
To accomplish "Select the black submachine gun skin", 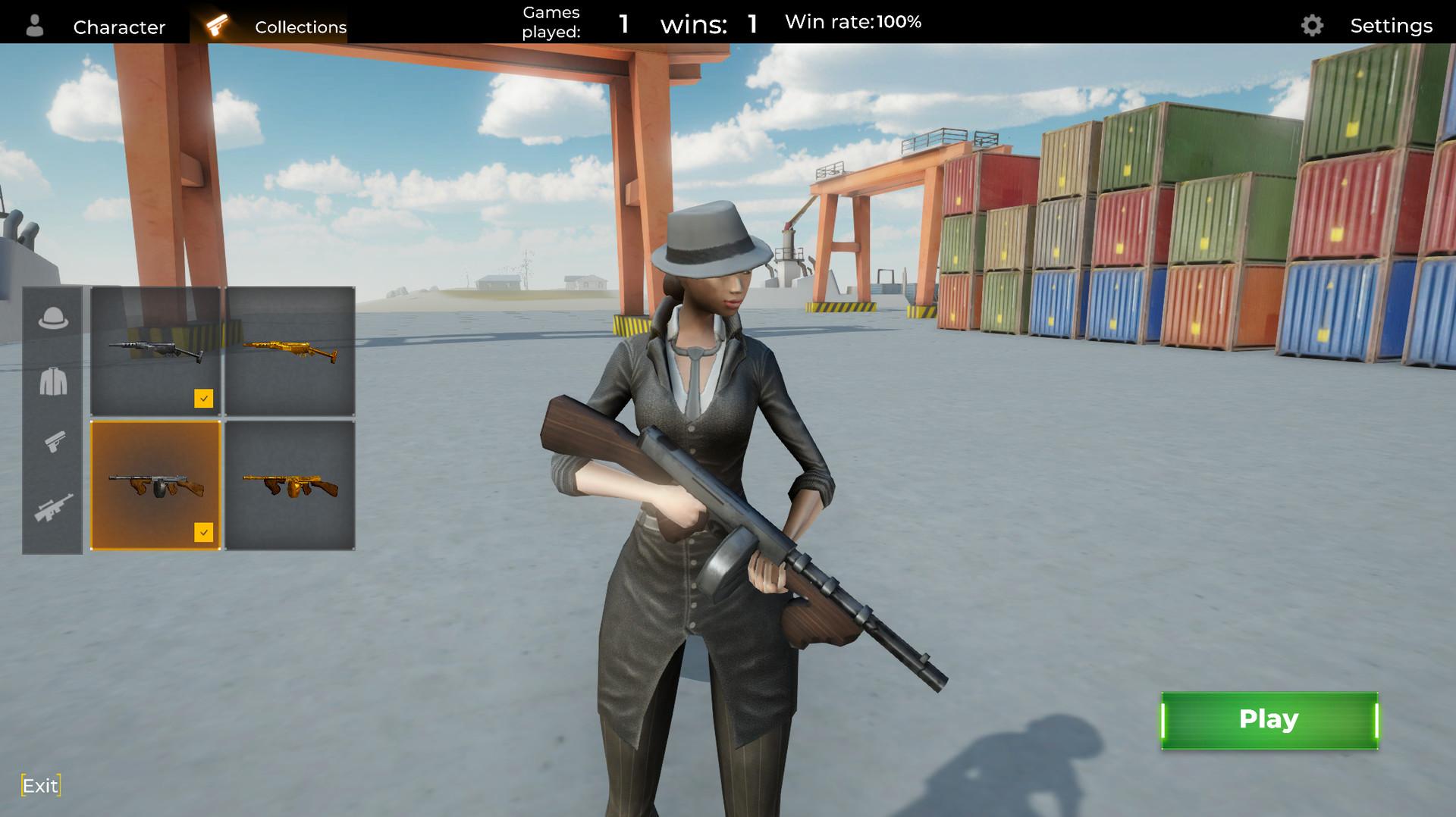I will (155, 351).
